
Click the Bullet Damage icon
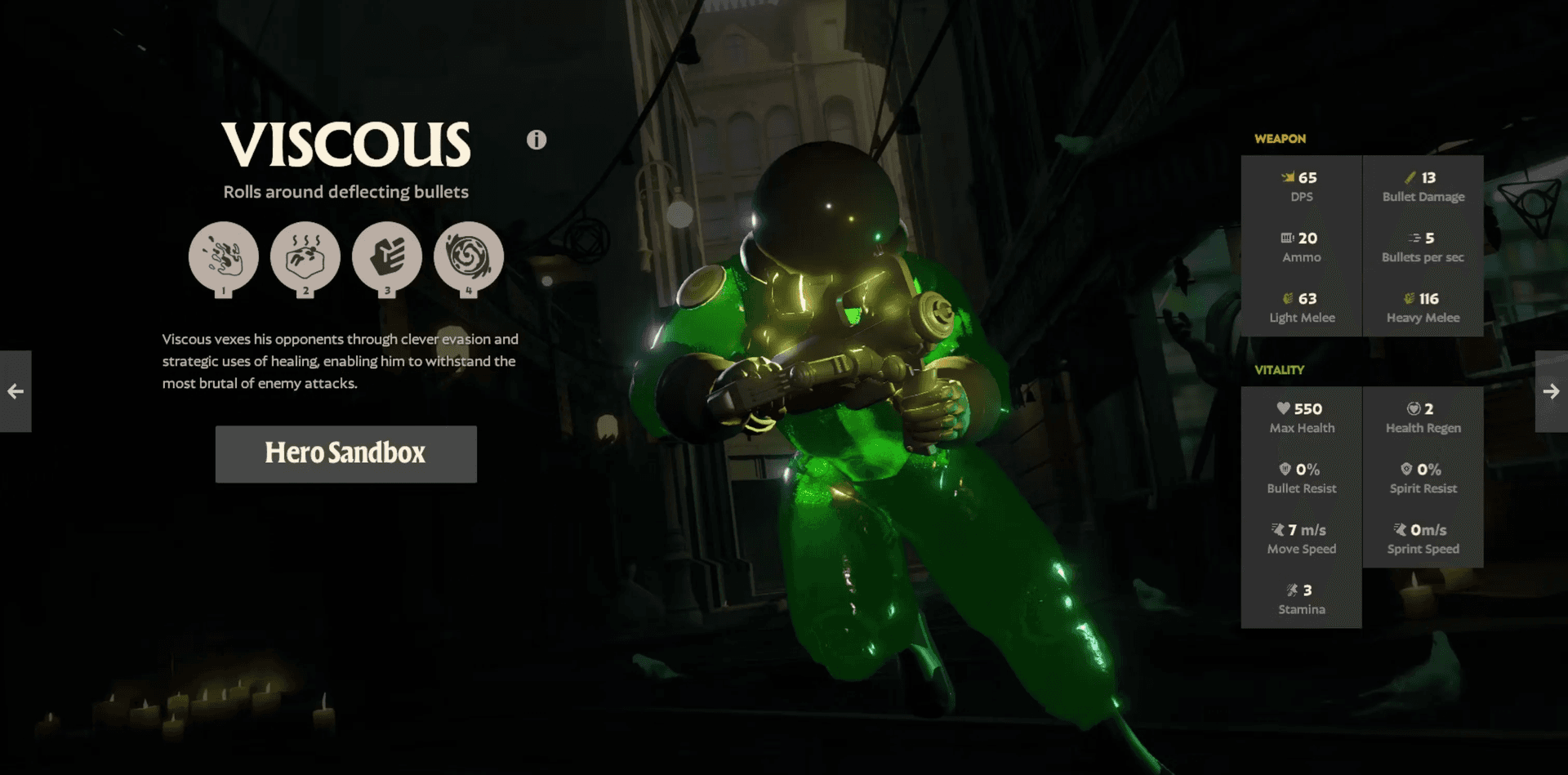tap(1409, 176)
